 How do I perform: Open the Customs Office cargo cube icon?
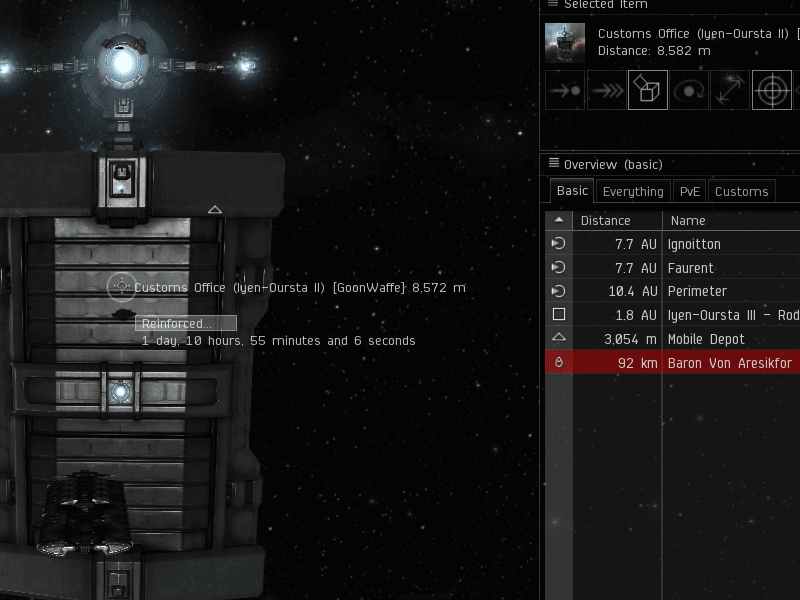[647, 90]
